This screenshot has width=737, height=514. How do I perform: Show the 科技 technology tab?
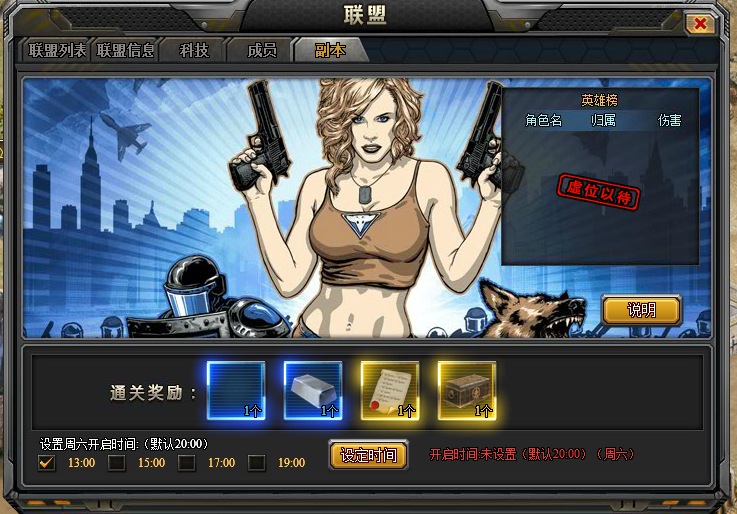click(194, 50)
